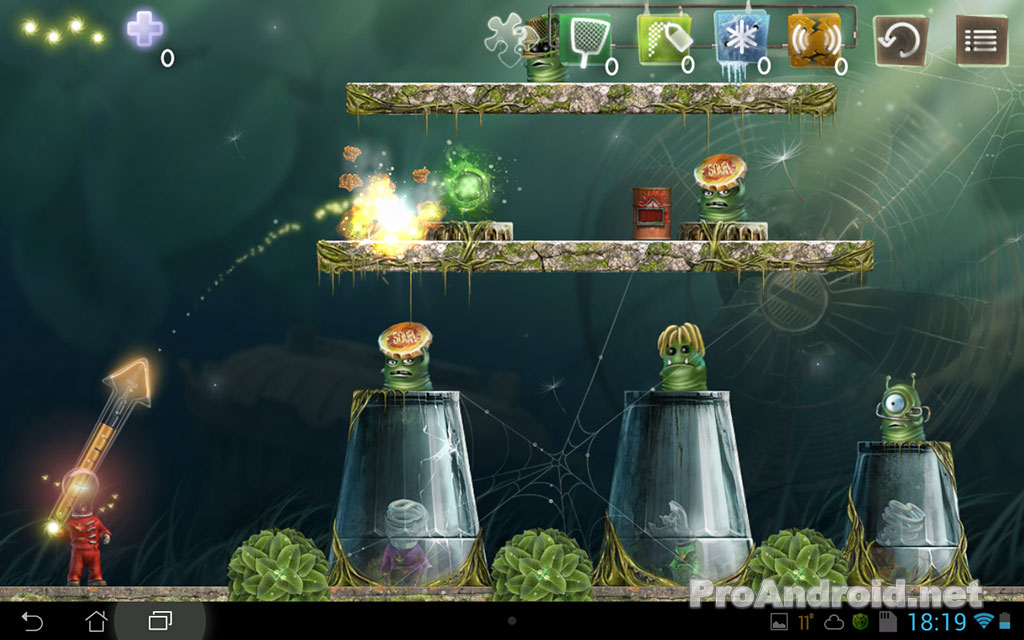Open the pause menu list button

click(980, 40)
